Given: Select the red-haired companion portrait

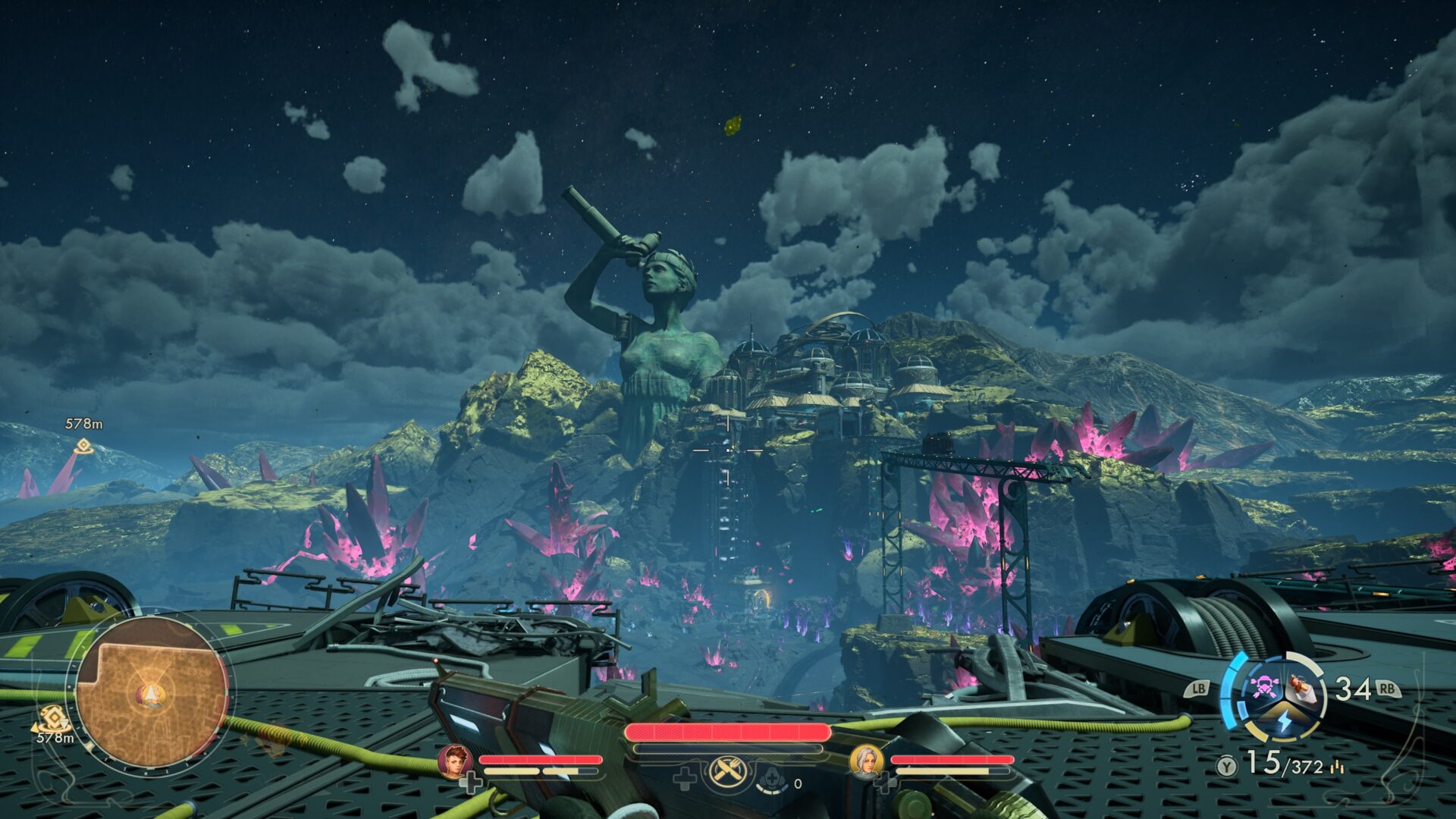Looking at the screenshot, I should [455, 761].
